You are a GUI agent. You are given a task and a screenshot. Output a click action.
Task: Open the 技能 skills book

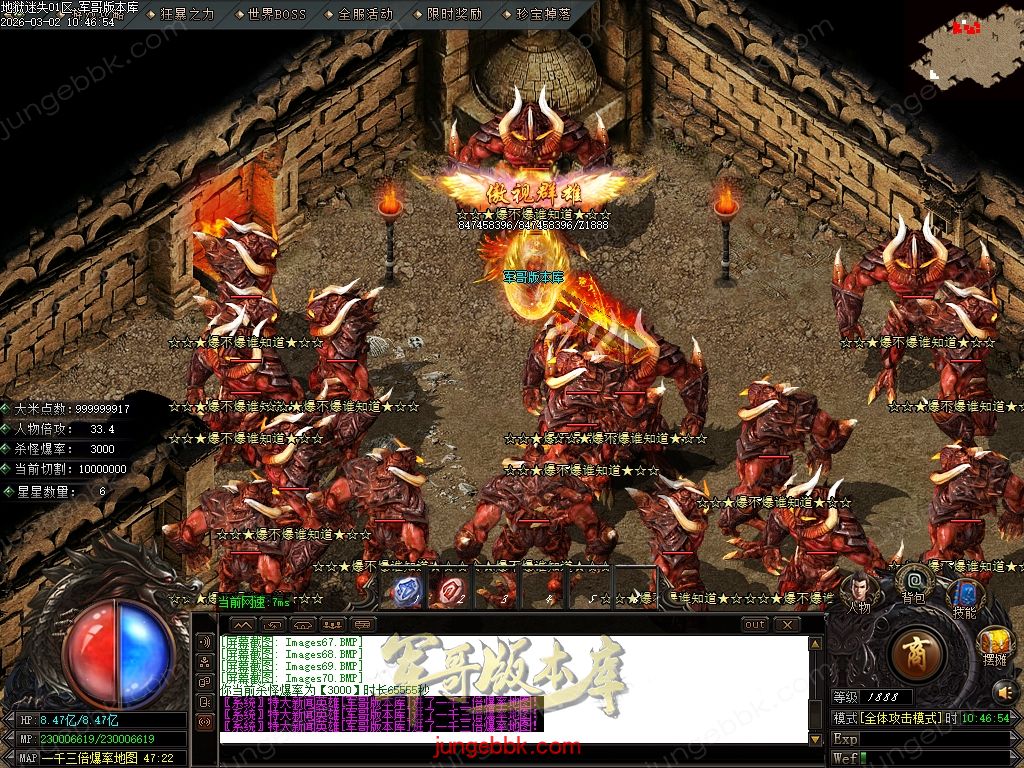964,596
